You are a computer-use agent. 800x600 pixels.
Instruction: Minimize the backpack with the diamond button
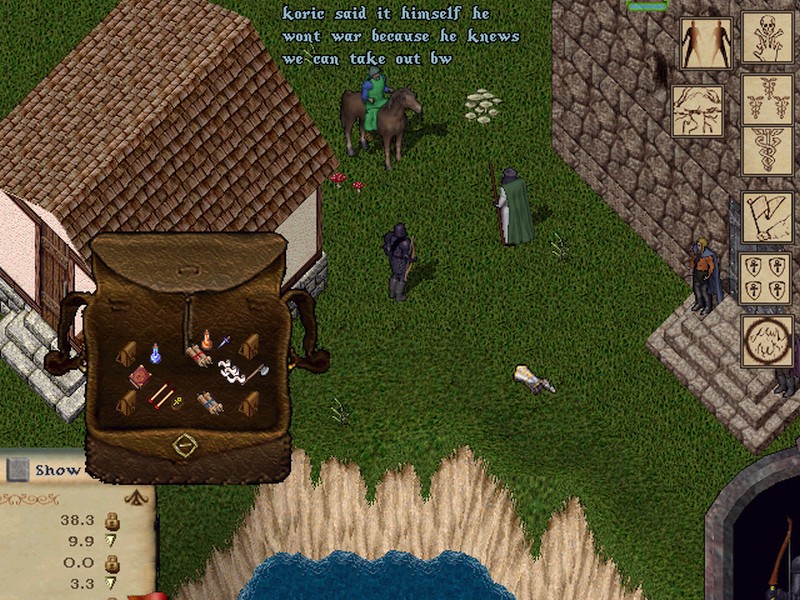tap(184, 446)
